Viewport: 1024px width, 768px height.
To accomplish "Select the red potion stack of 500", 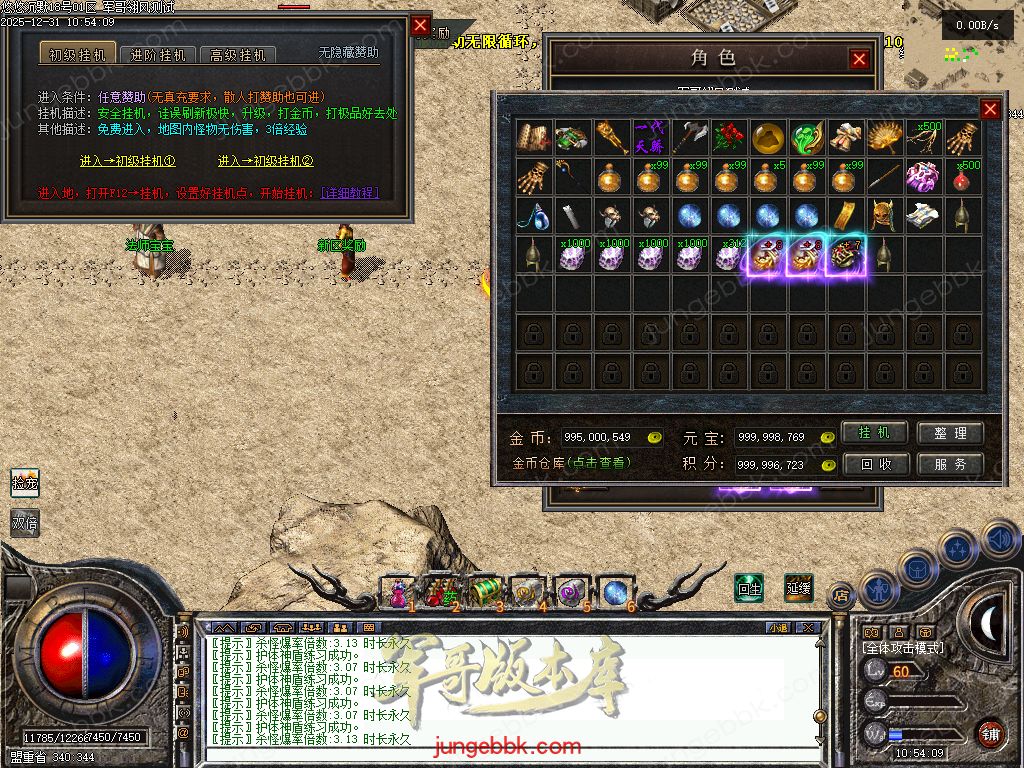I will pyautogui.click(x=963, y=176).
